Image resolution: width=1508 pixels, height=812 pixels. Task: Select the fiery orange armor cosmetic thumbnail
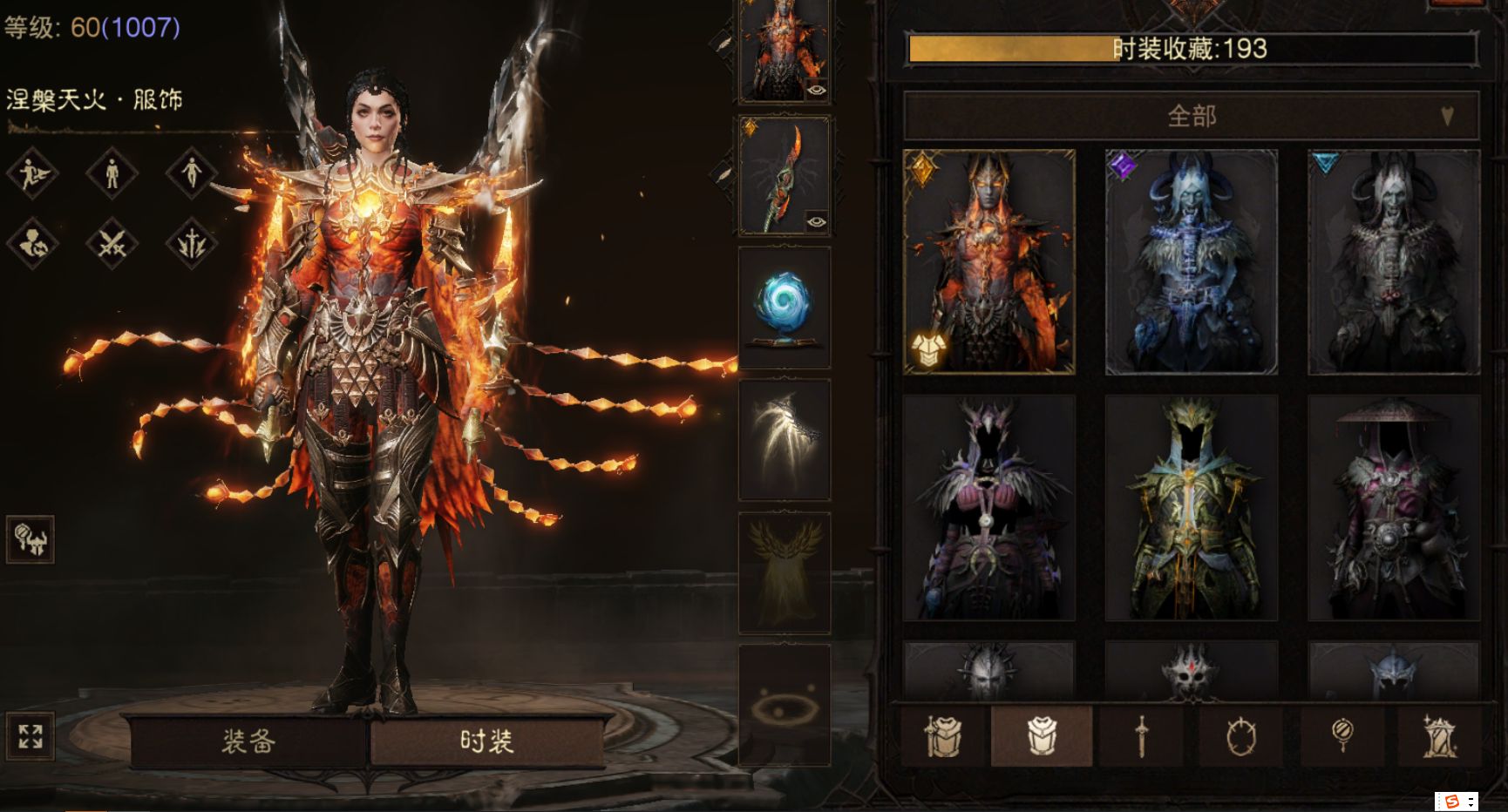[x=989, y=261]
